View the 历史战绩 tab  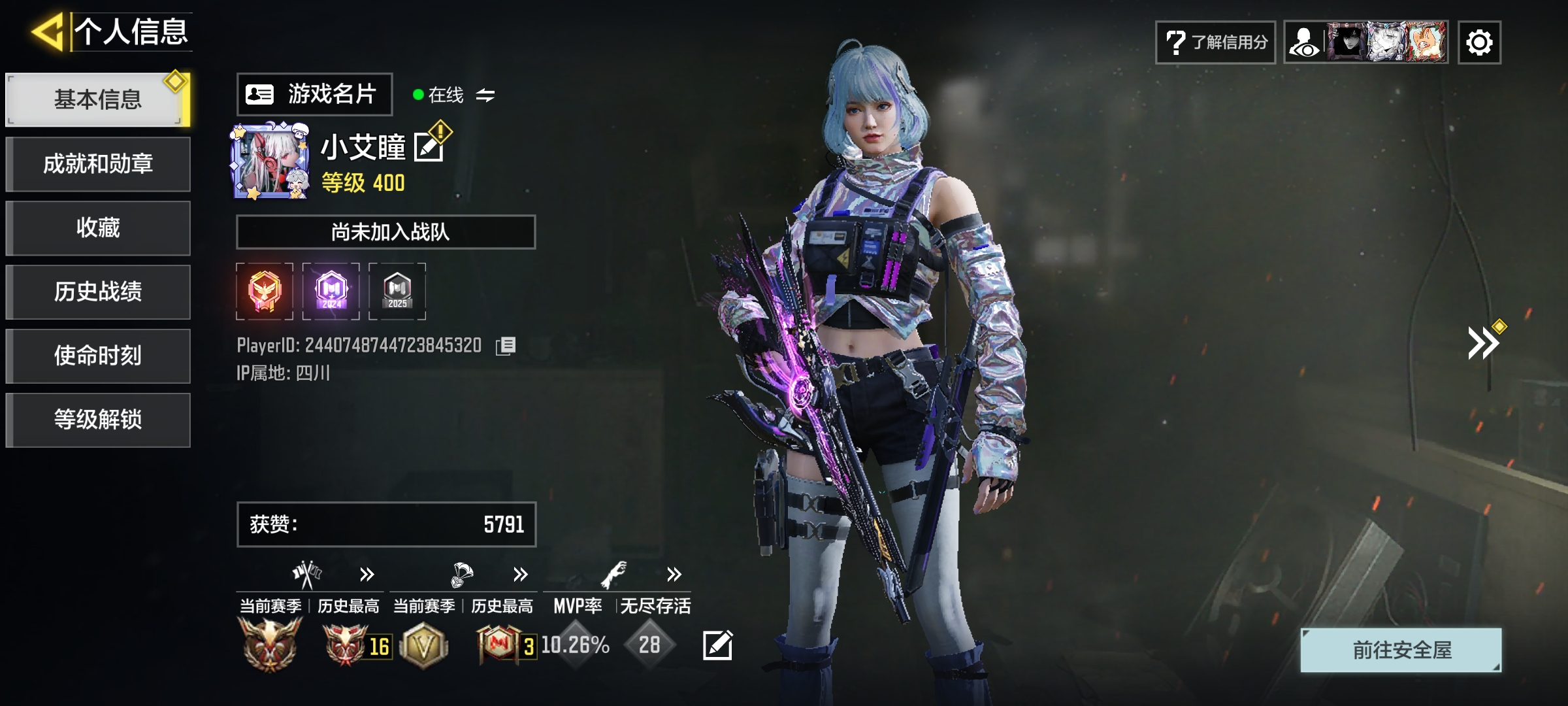coord(97,292)
